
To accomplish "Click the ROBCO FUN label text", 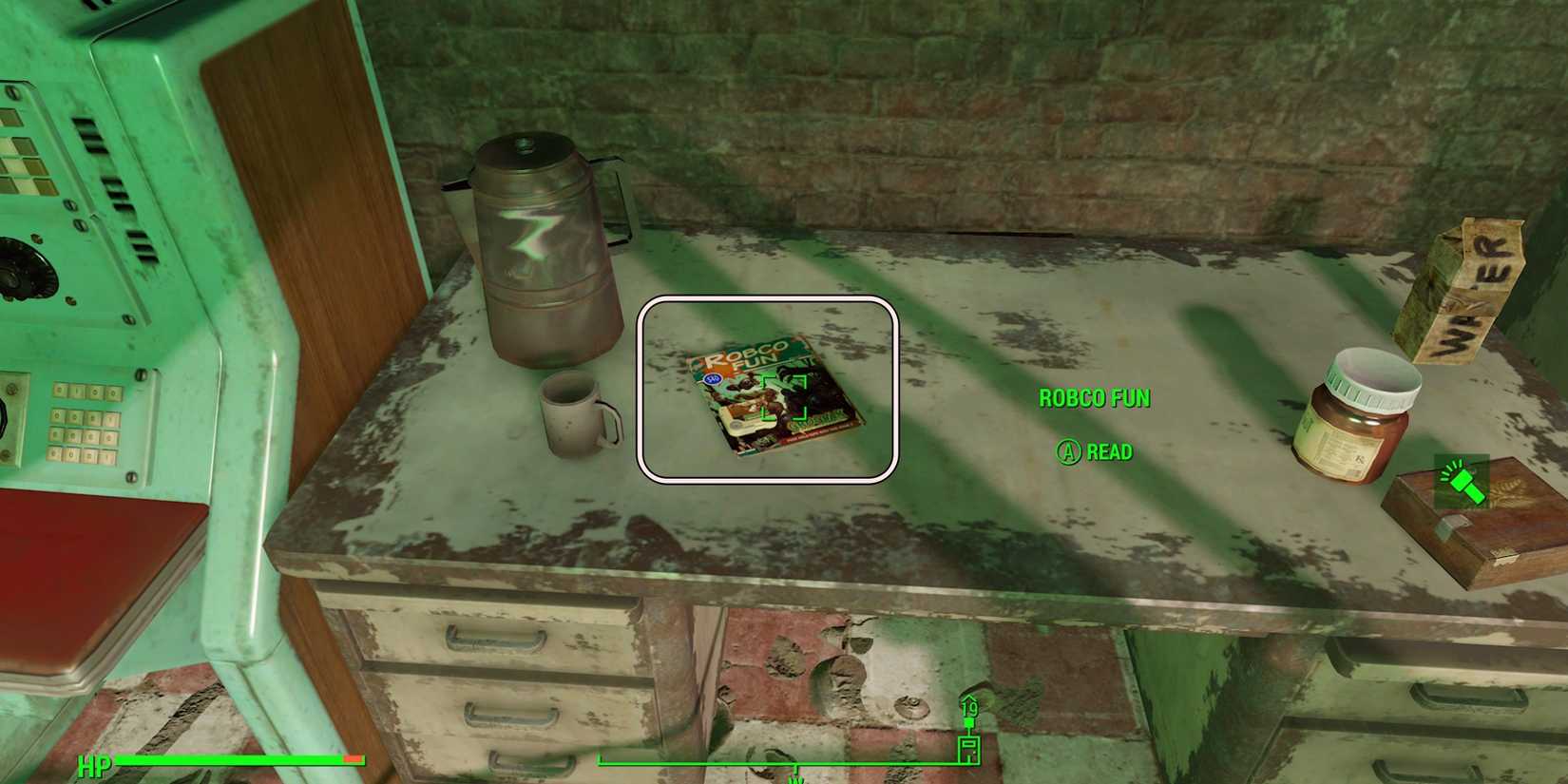I will tap(1092, 398).
